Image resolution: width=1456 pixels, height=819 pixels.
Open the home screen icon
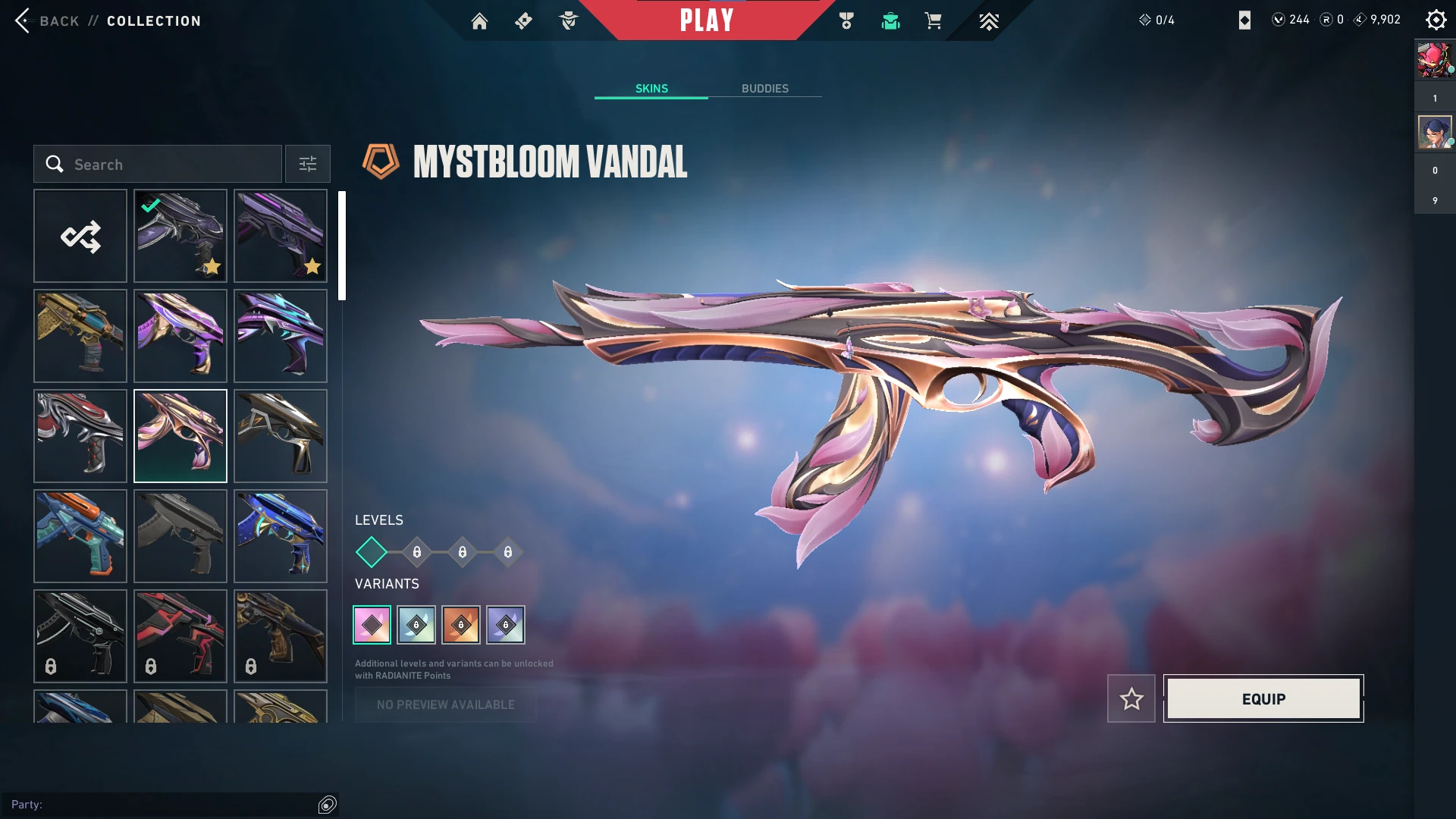click(479, 21)
